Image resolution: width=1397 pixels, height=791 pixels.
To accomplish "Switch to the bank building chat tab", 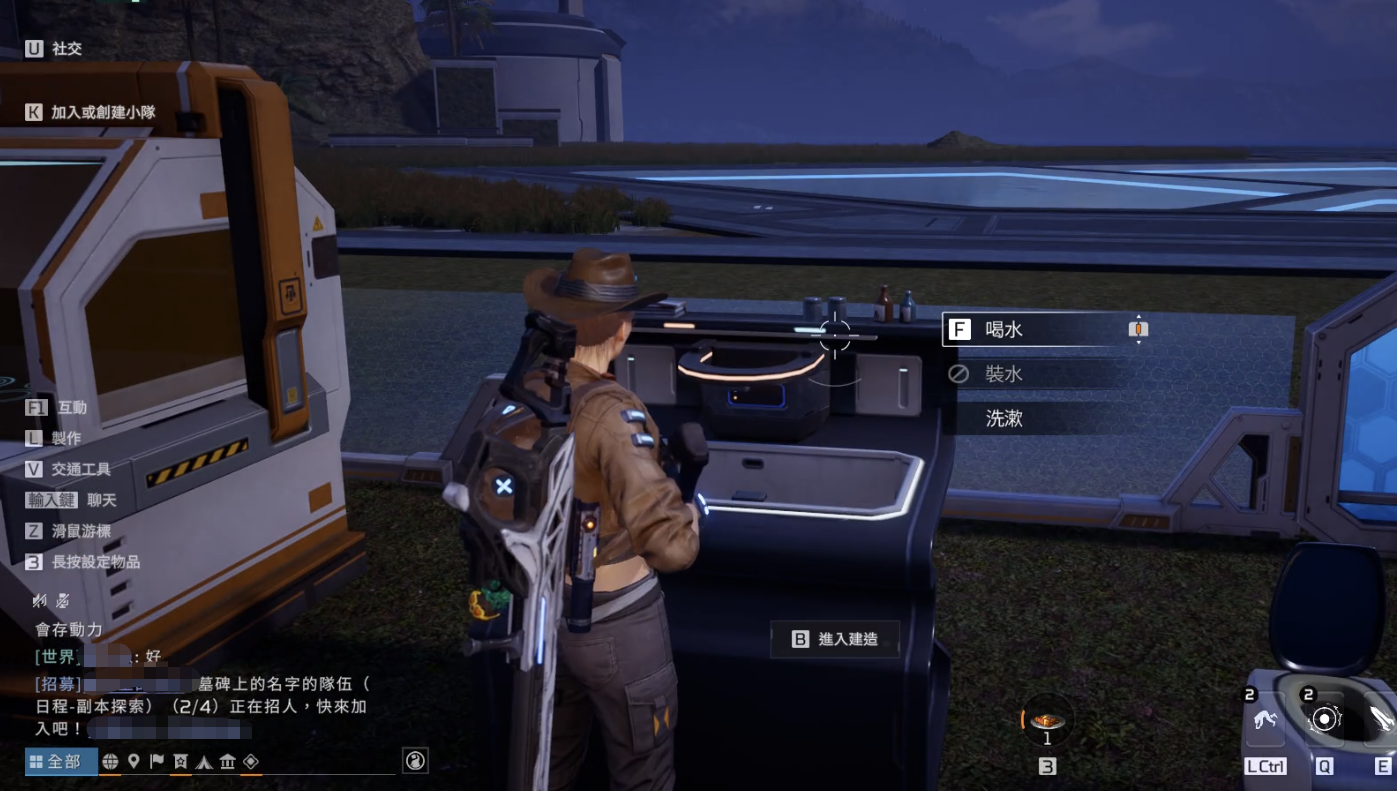I will [228, 762].
